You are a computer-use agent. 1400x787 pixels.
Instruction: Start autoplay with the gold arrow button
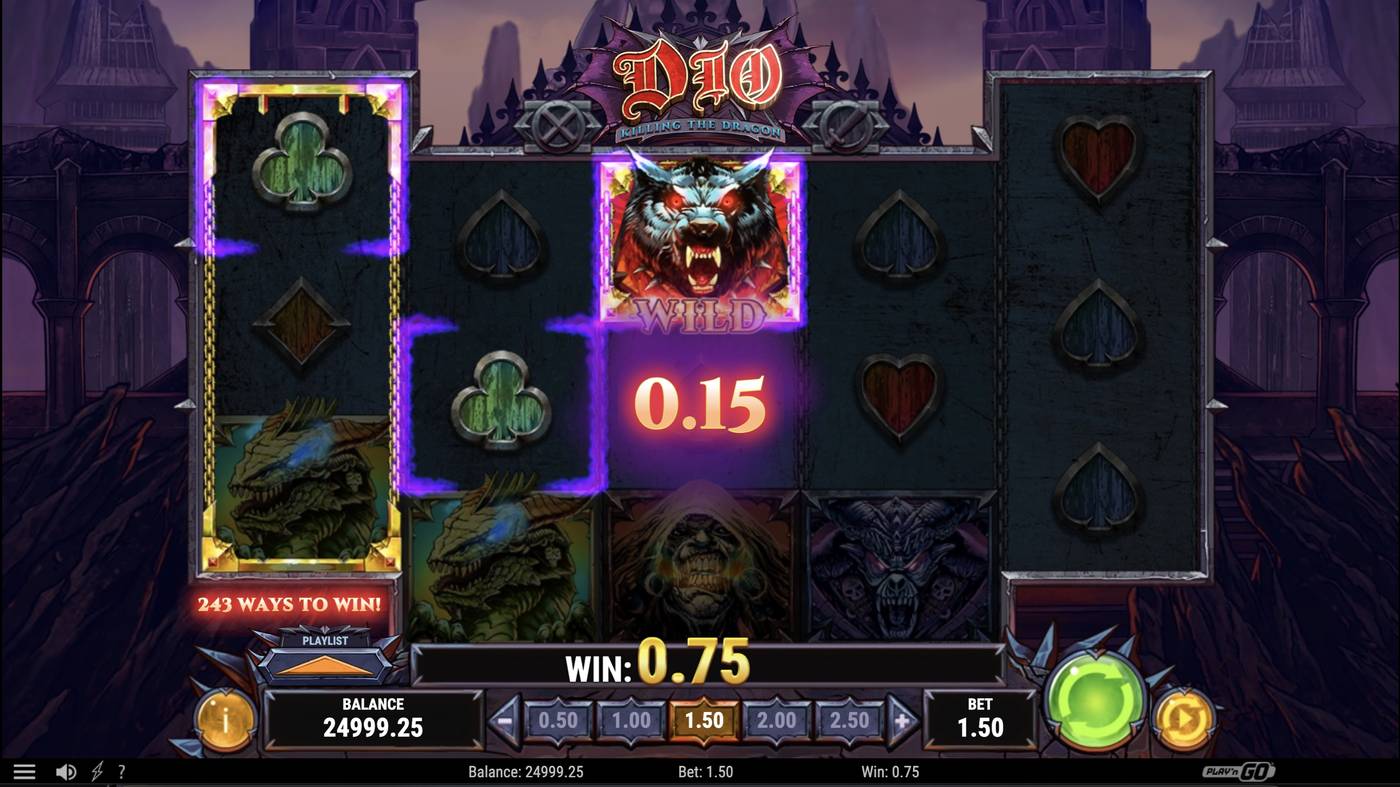tap(1183, 717)
